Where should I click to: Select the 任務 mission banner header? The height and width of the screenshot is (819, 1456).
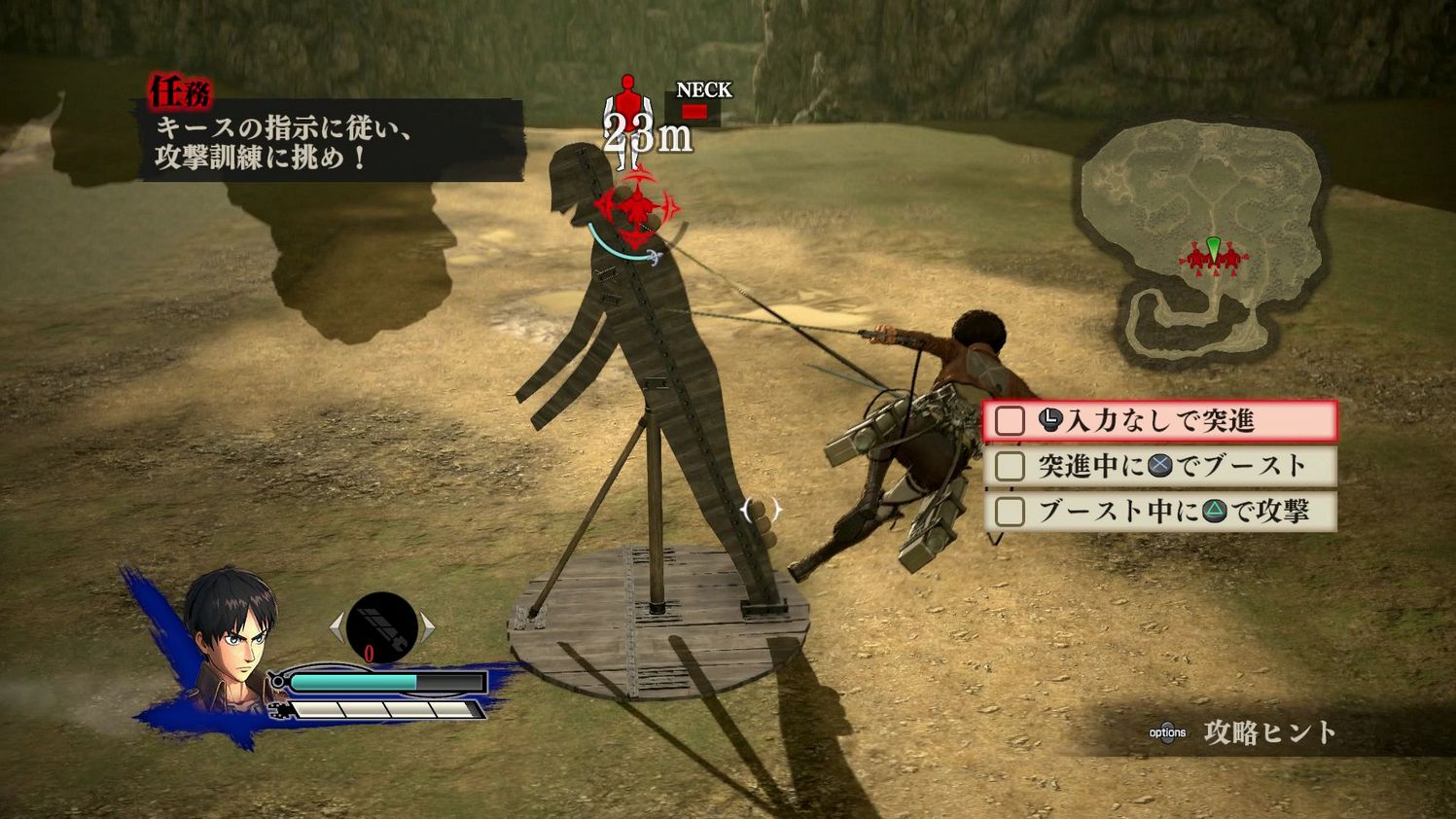tap(179, 90)
